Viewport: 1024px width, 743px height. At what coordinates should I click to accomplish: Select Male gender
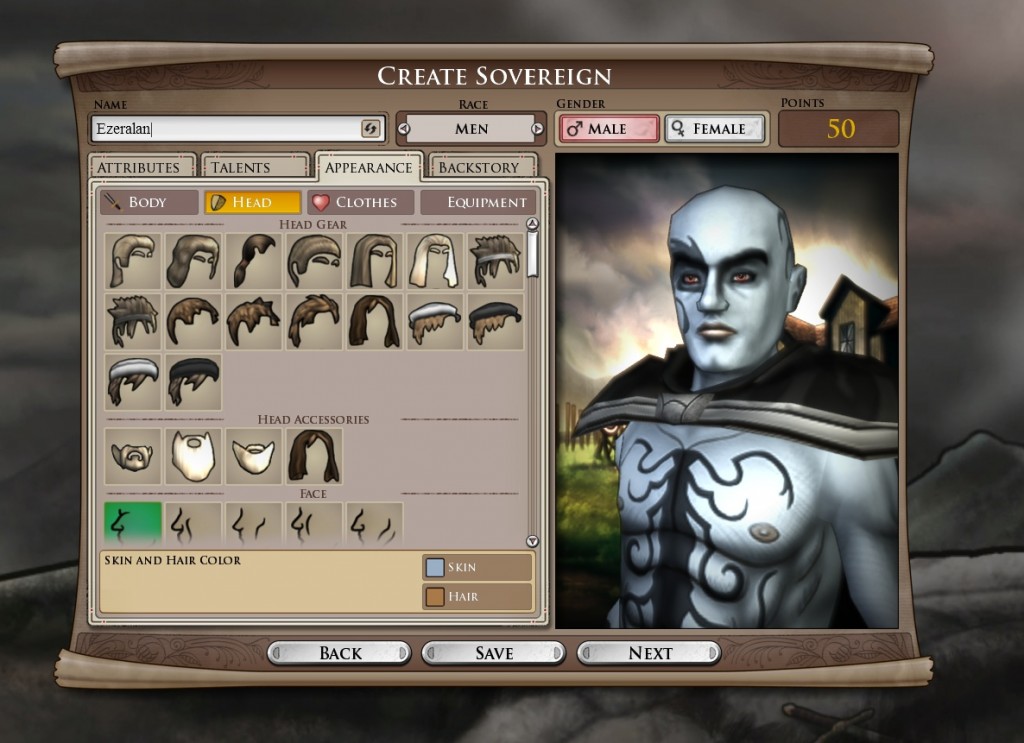click(x=609, y=129)
